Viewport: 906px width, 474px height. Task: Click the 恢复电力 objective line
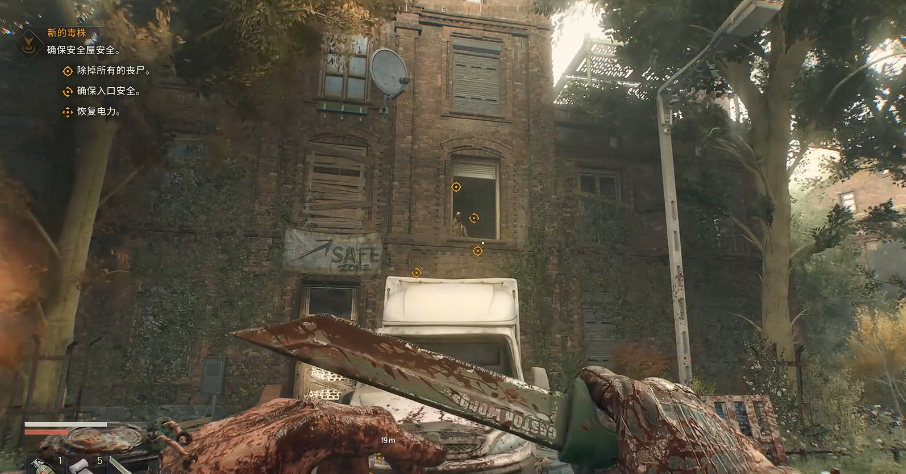(x=97, y=111)
